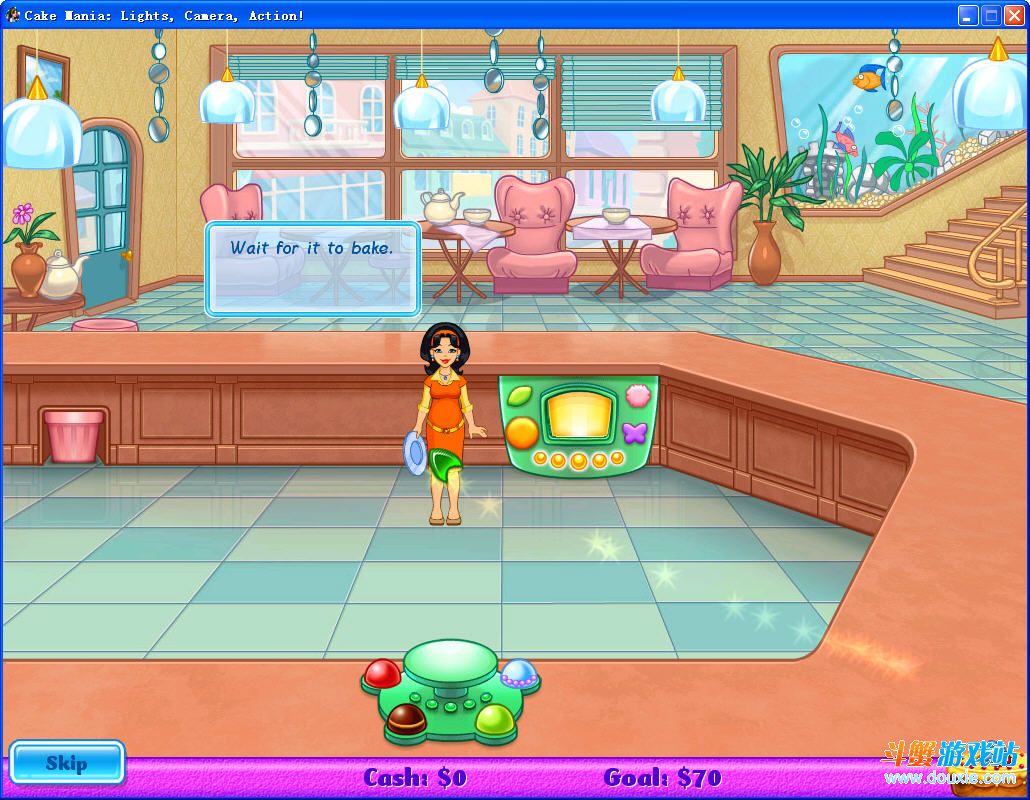Screen dimensions: 1030x800
Task: Choose the purple butterfly cake shape
Action: (635, 433)
